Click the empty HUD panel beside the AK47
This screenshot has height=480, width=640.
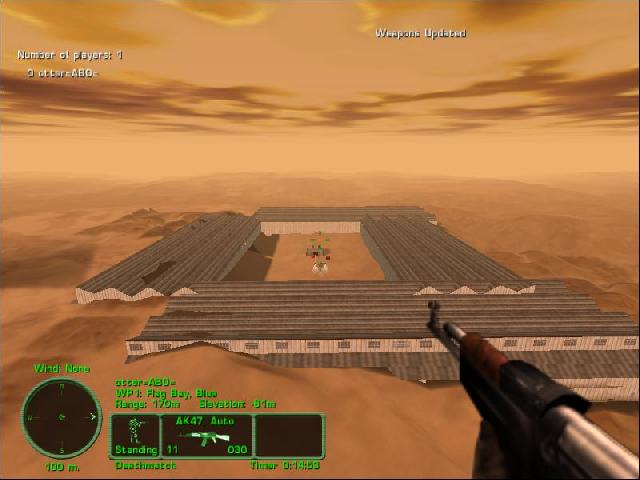(x=289, y=436)
